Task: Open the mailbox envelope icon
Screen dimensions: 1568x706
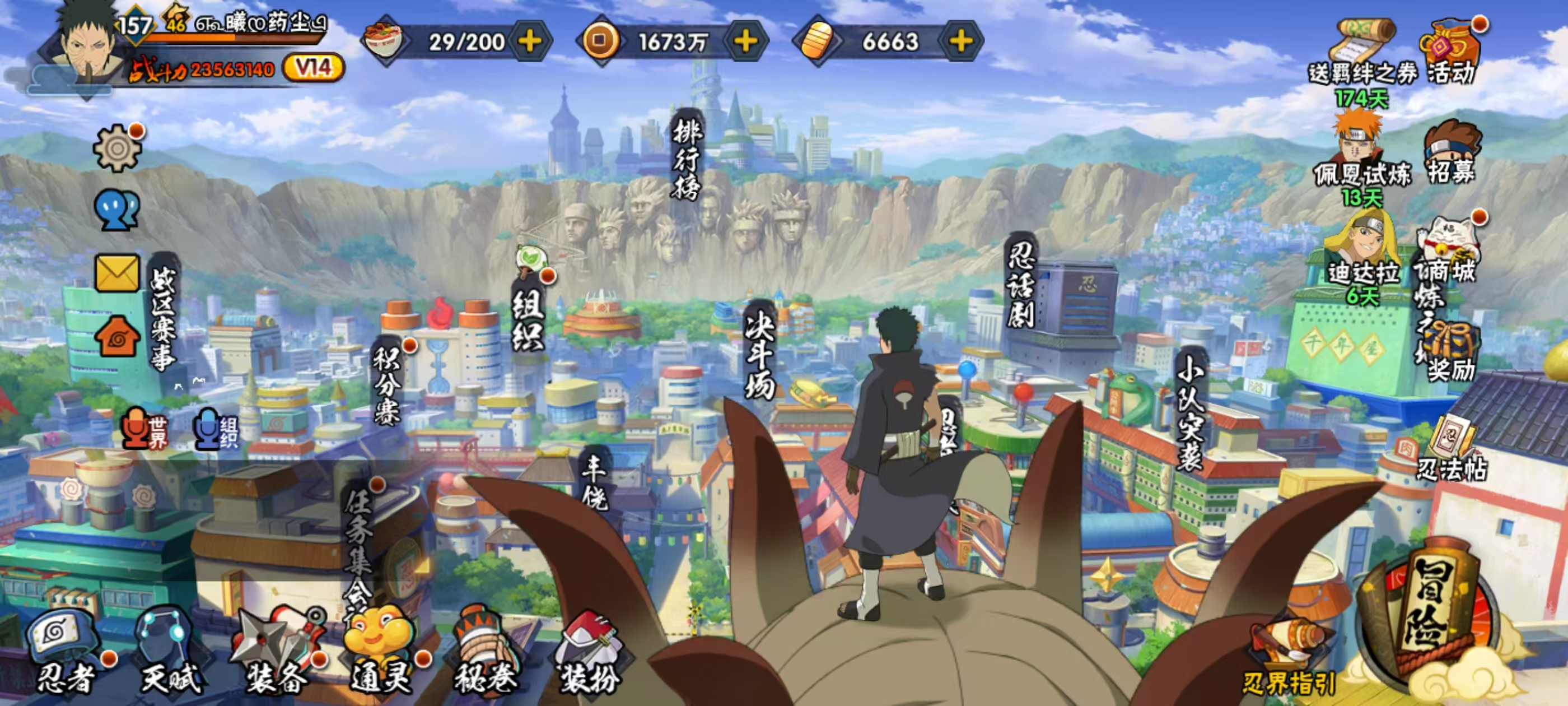Action: click(117, 272)
